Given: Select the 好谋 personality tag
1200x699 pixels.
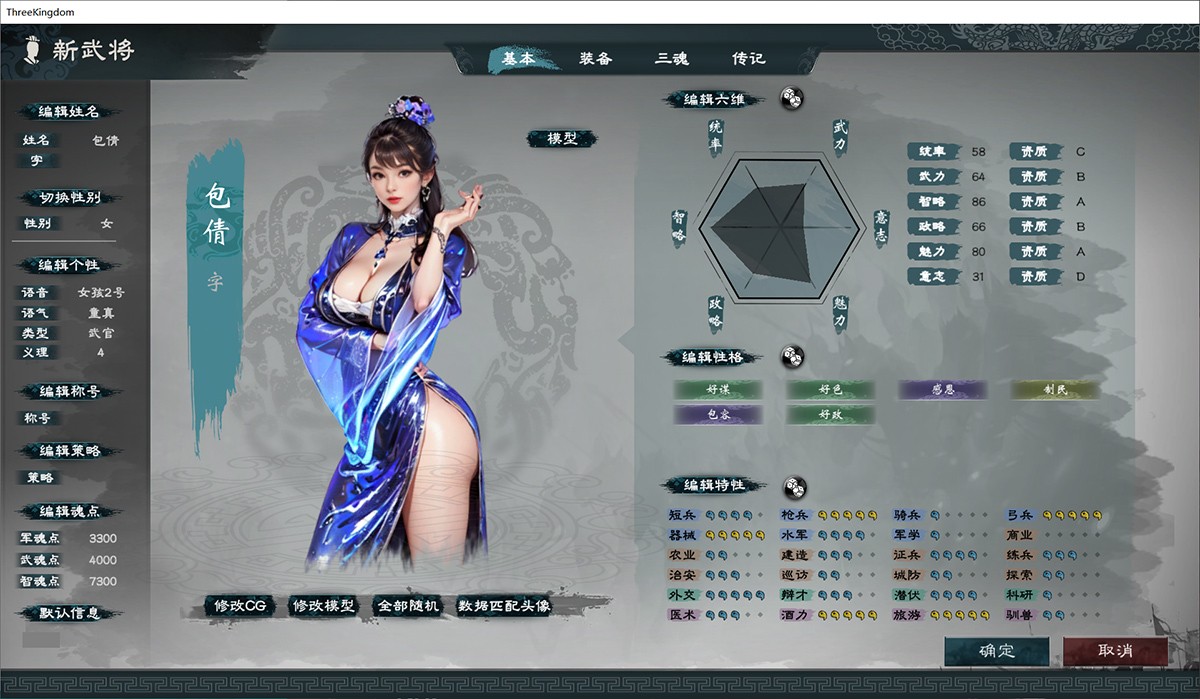Looking at the screenshot, I should tap(717, 389).
